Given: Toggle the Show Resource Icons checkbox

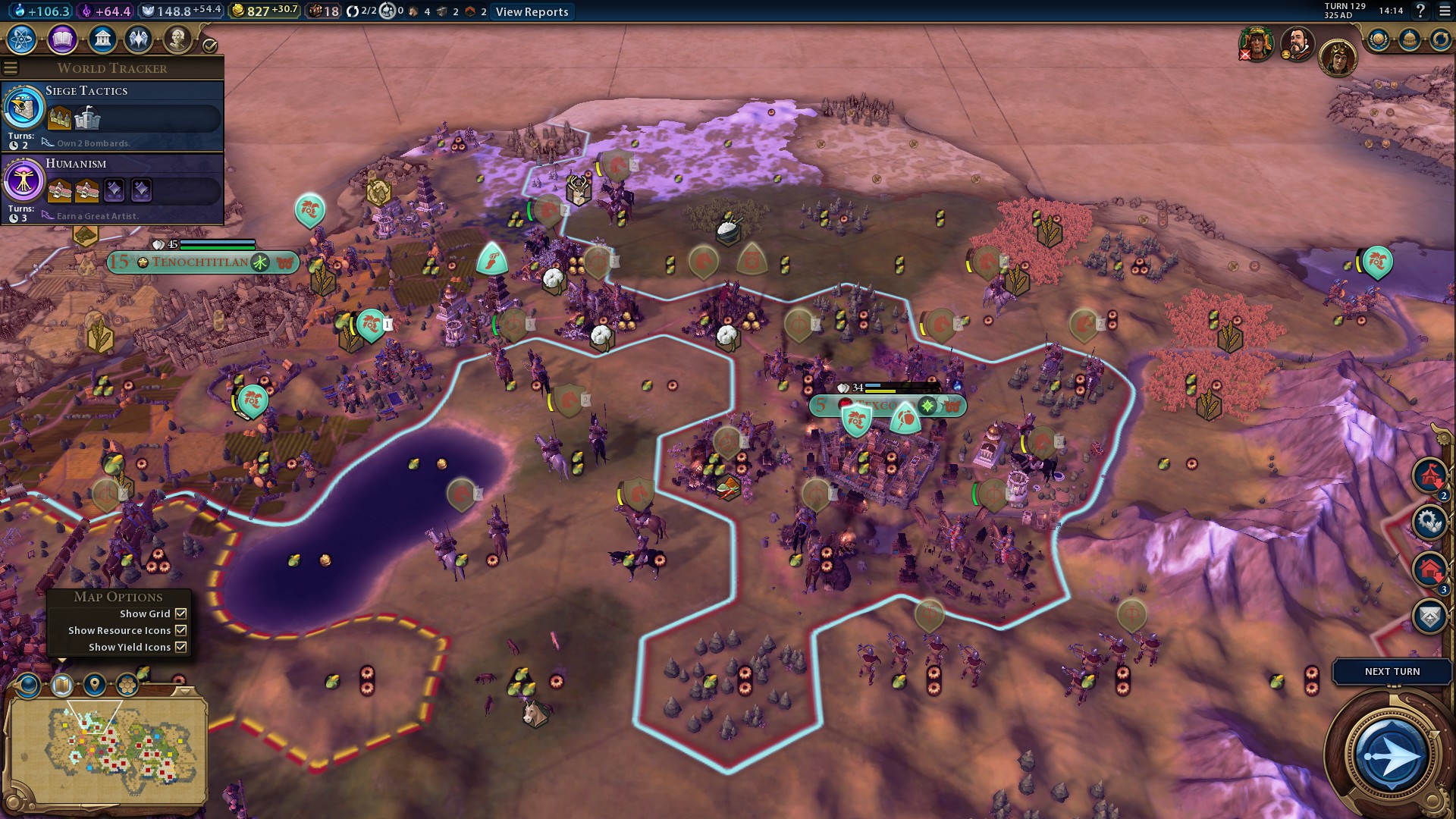Looking at the screenshot, I should pyautogui.click(x=181, y=630).
